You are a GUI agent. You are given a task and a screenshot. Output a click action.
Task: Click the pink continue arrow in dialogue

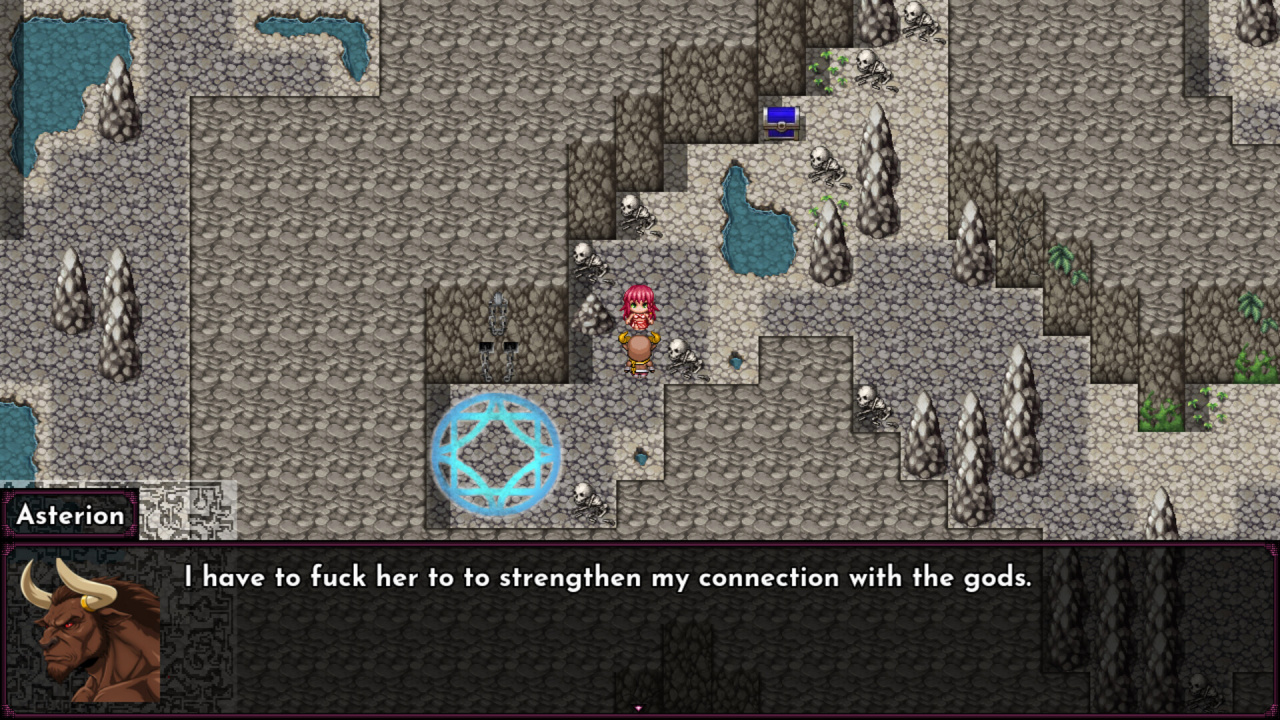click(x=638, y=708)
